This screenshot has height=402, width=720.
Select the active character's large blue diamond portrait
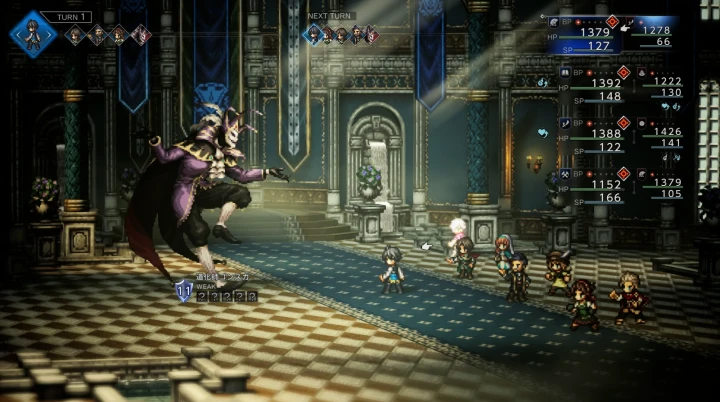coord(33,33)
